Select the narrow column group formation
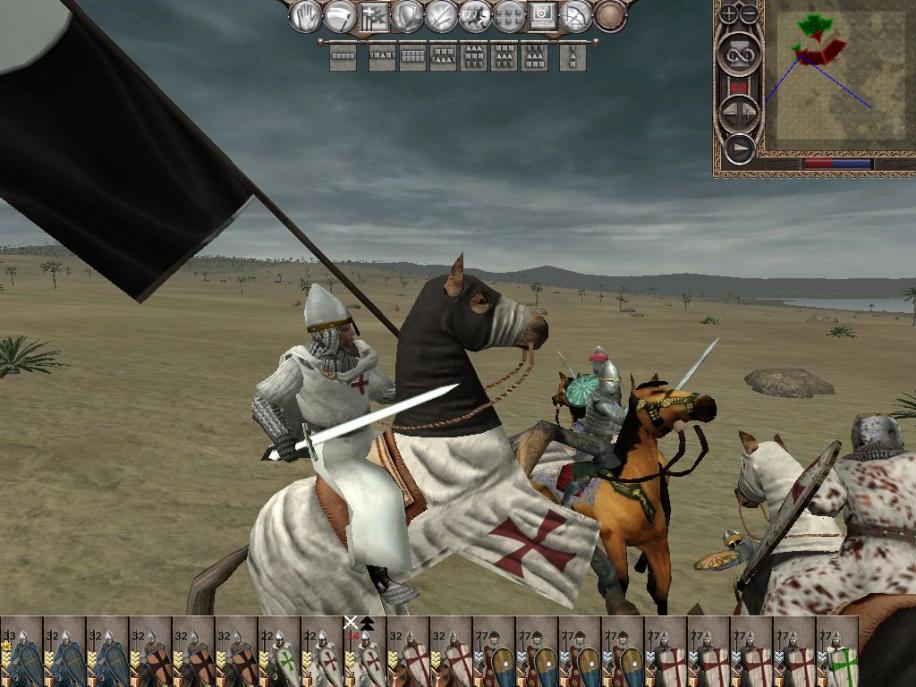916x687 pixels. click(573, 58)
